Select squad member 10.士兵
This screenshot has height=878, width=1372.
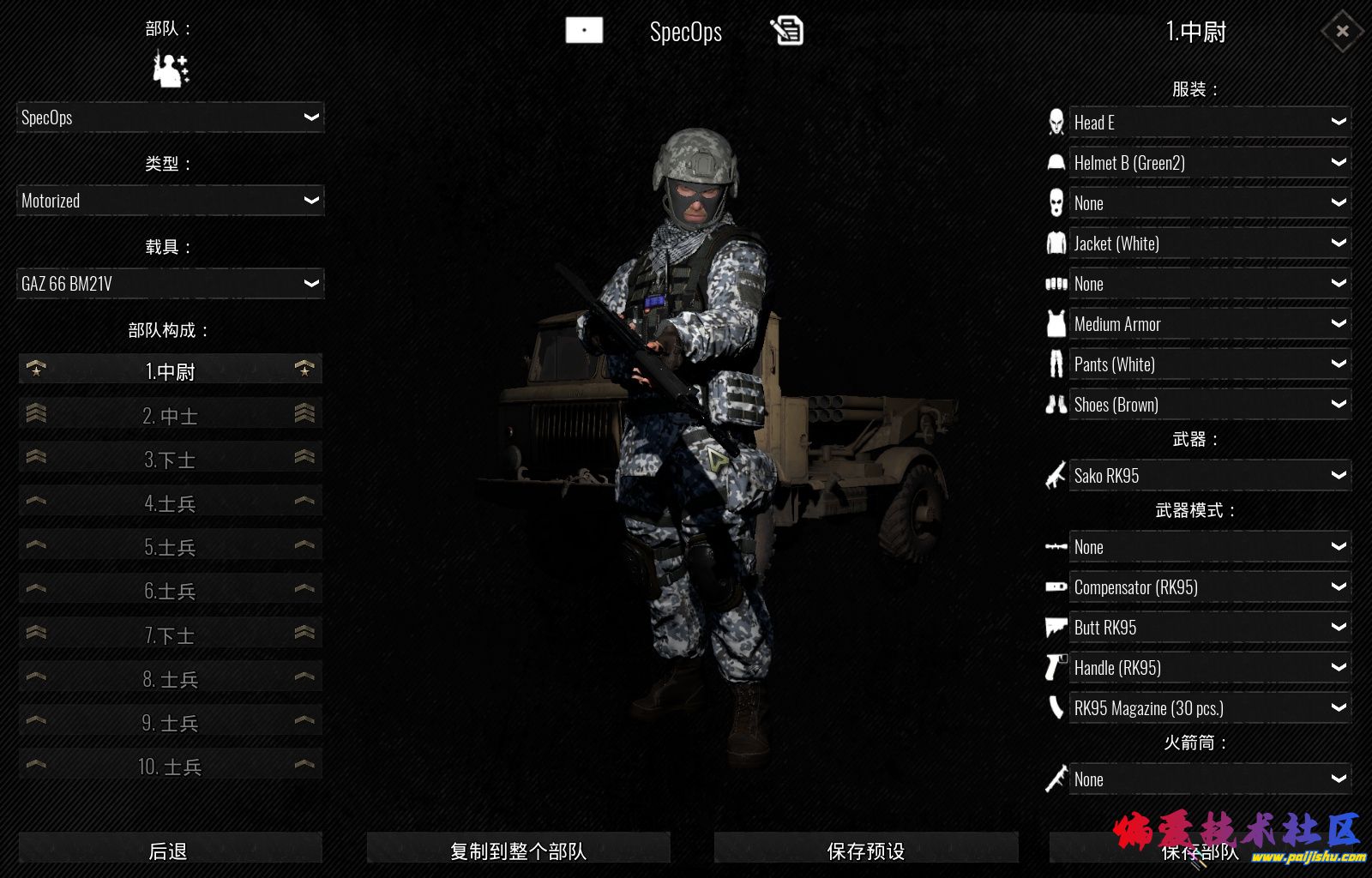(170, 767)
